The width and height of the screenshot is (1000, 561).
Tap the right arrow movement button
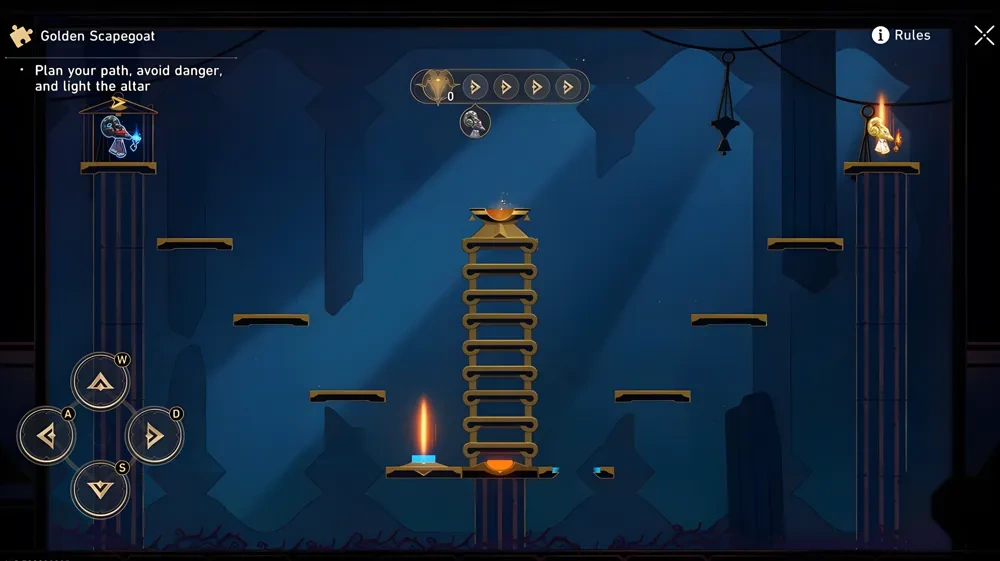(x=153, y=435)
